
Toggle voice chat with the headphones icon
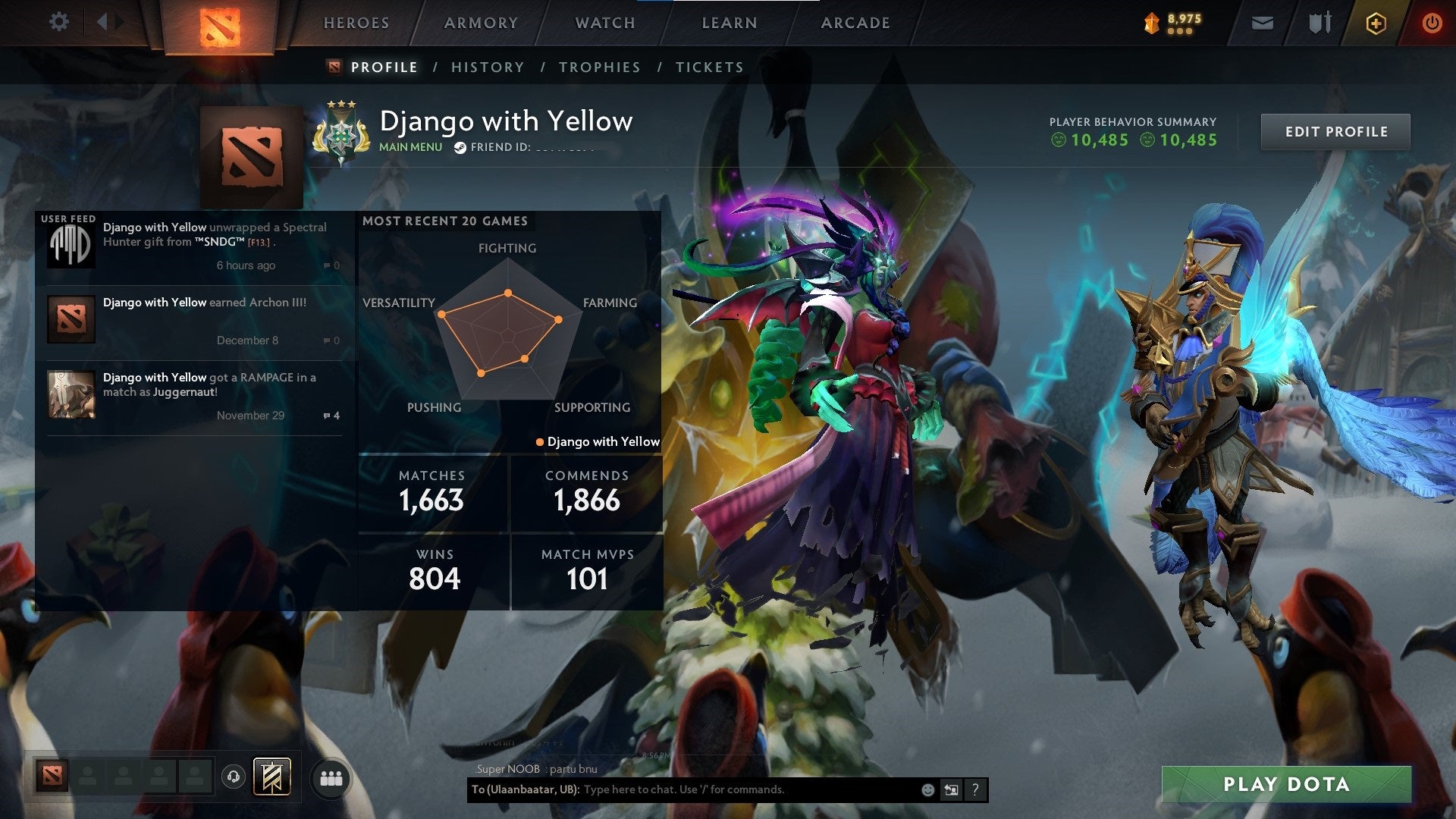[x=234, y=777]
